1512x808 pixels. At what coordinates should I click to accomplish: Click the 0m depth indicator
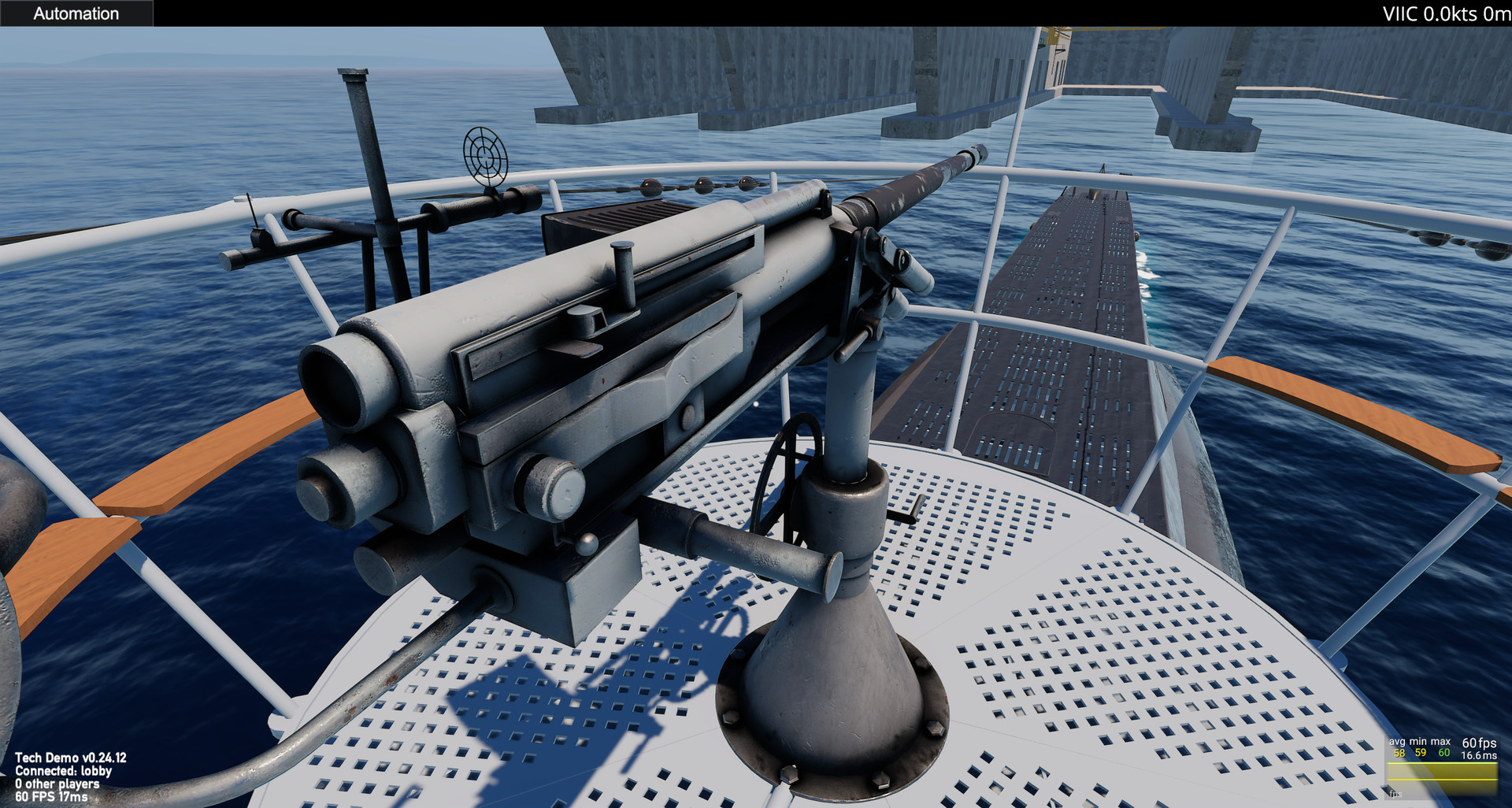pos(1495,13)
